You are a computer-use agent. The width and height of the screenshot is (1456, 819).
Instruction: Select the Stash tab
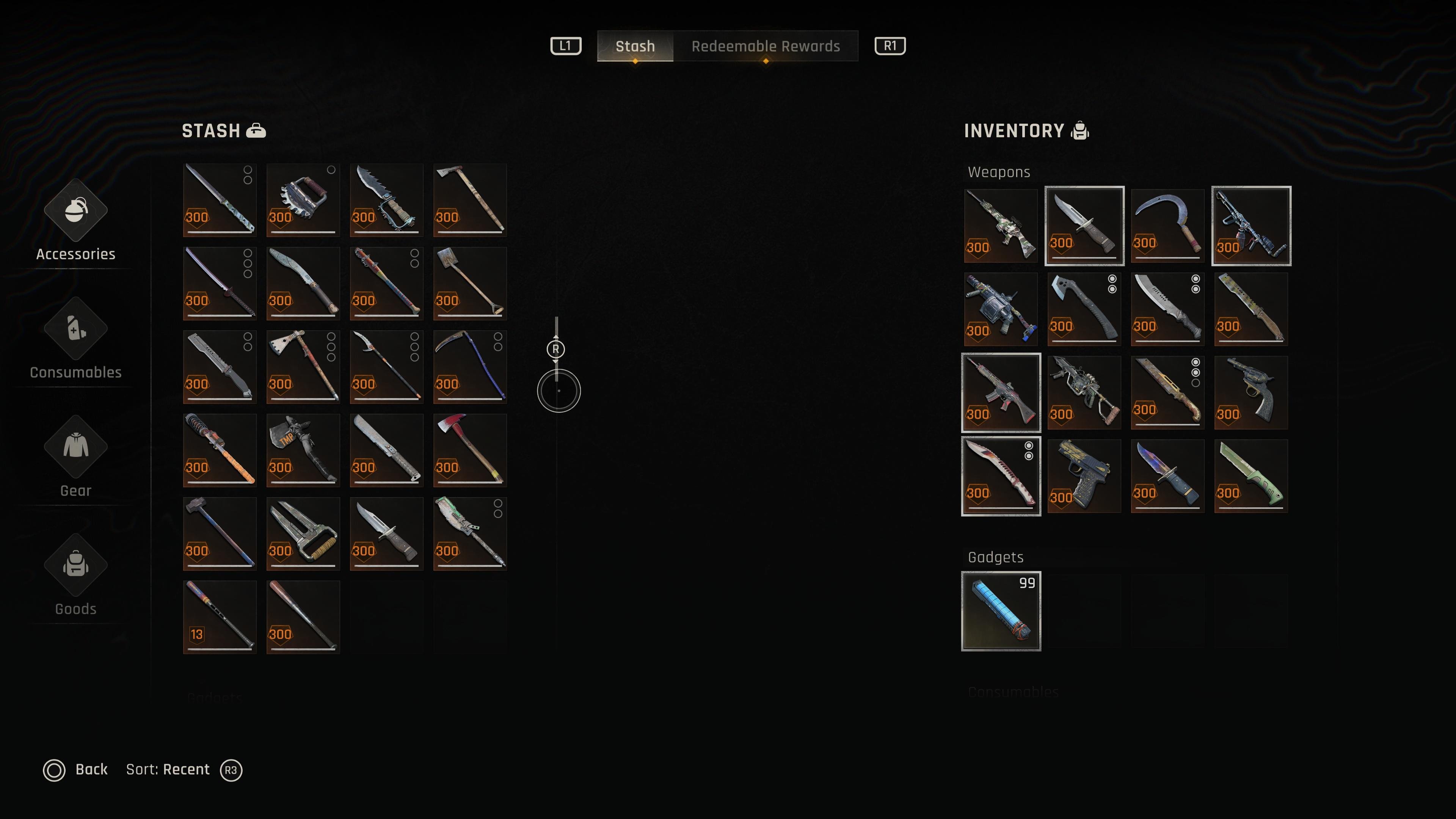[x=635, y=46]
